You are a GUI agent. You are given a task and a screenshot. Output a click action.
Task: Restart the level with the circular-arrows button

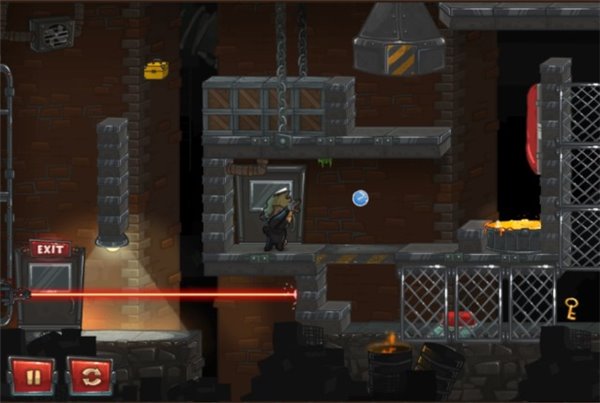pyautogui.click(x=90, y=375)
